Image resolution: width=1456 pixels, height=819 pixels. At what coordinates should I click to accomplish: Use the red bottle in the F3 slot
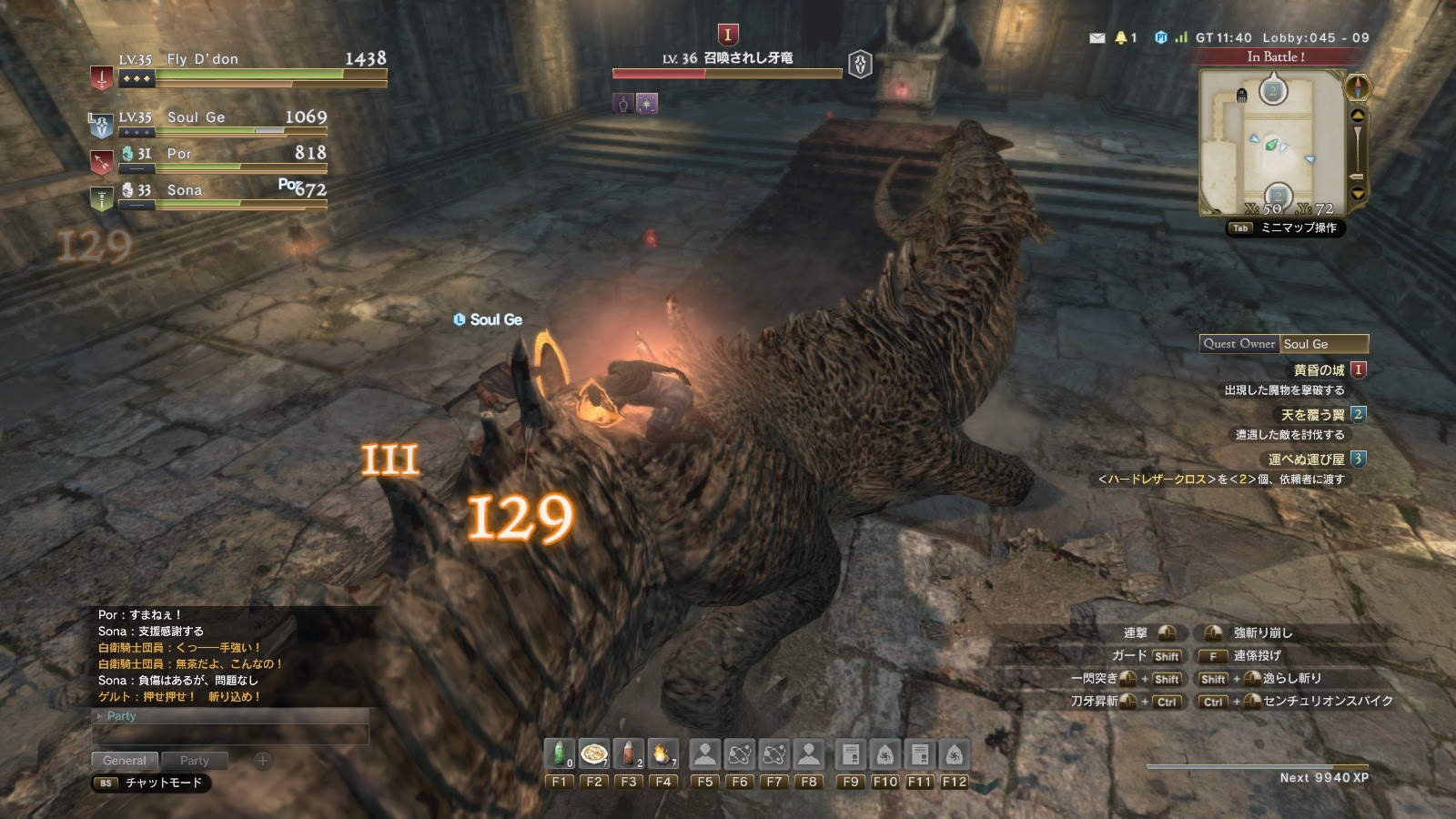pyautogui.click(x=628, y=754)
